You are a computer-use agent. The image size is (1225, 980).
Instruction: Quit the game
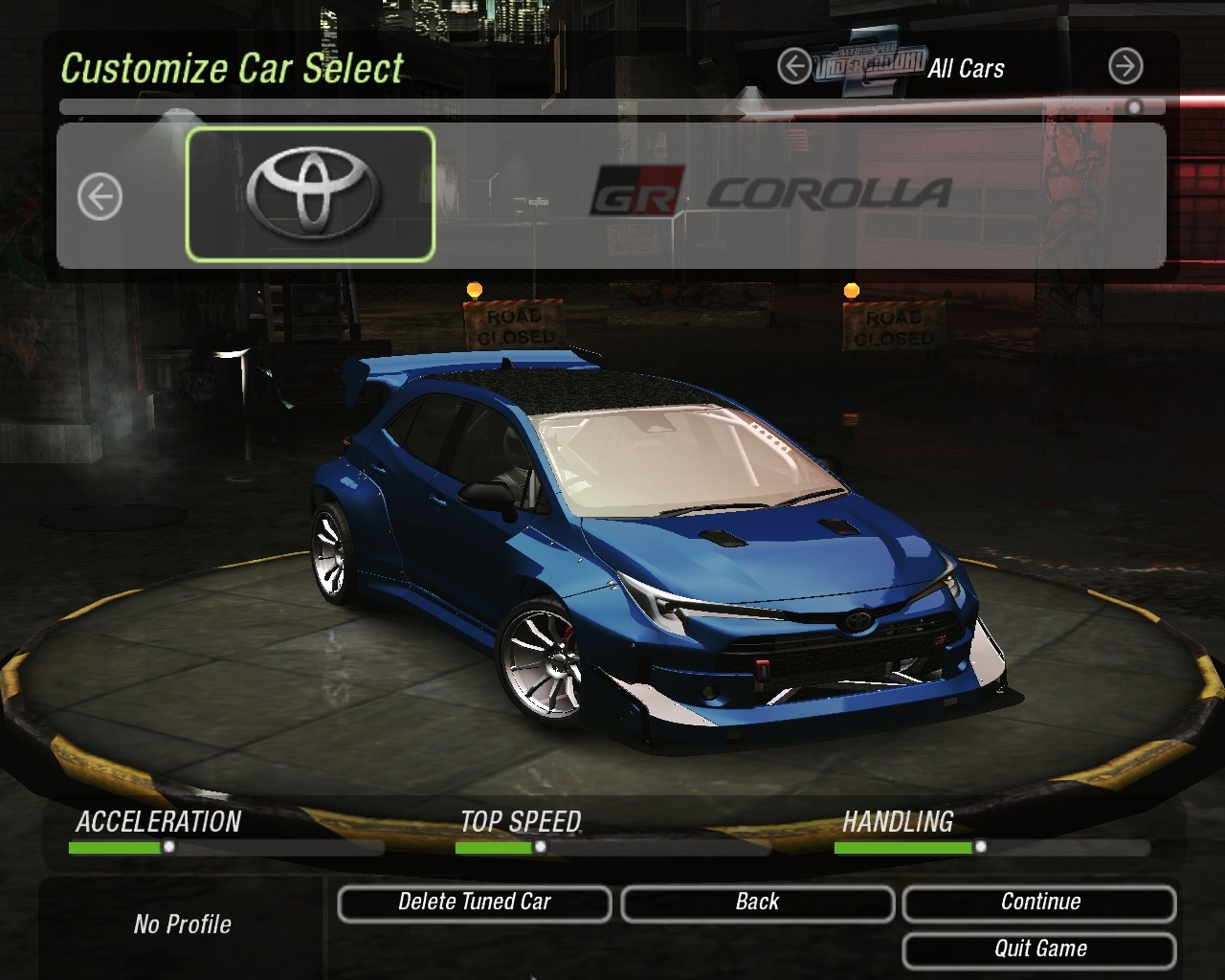[x=1039, y=949]
